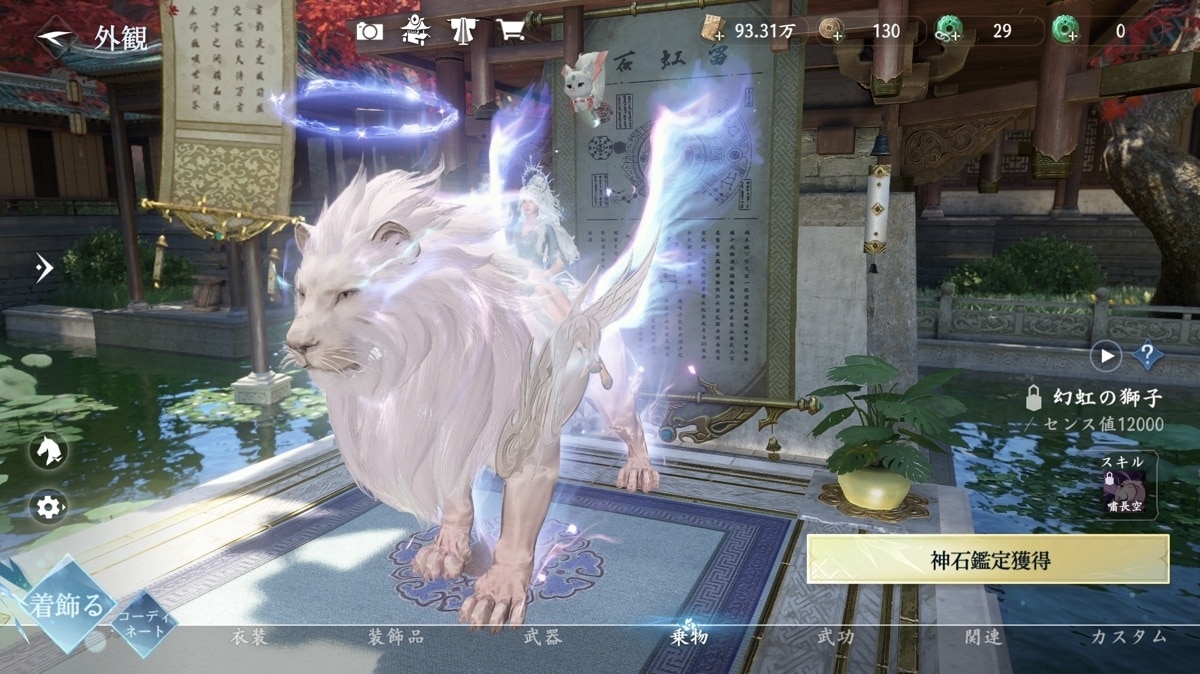Open the camera photo mode
Screen dimensions: 1200x674
369,31
